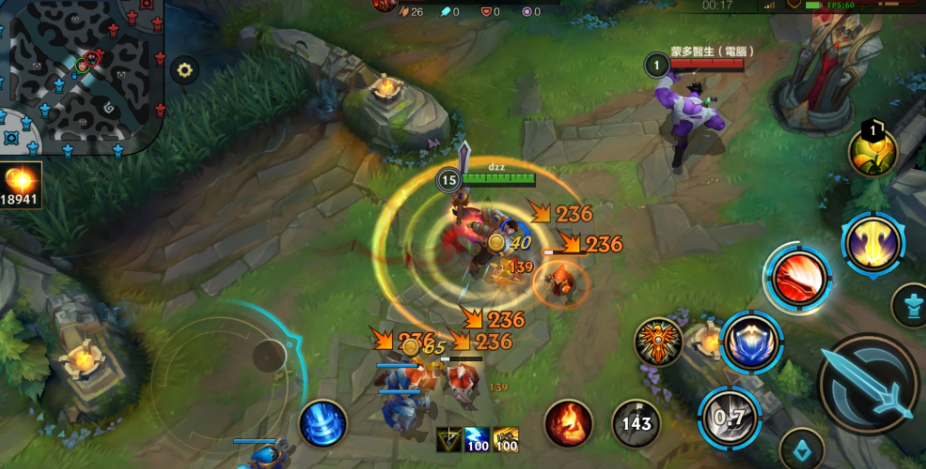
Task: Use the orange winged emblem item
Action: pos(659,342)
